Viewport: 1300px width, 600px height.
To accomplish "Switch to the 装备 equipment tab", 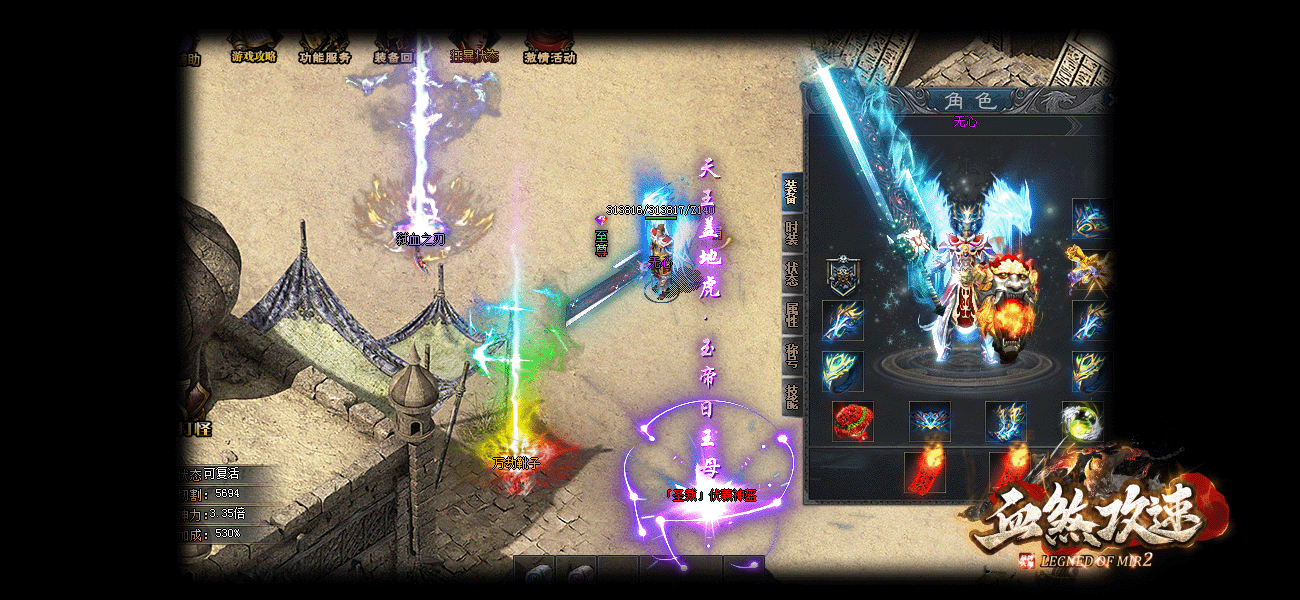I will tap(791, 191).
